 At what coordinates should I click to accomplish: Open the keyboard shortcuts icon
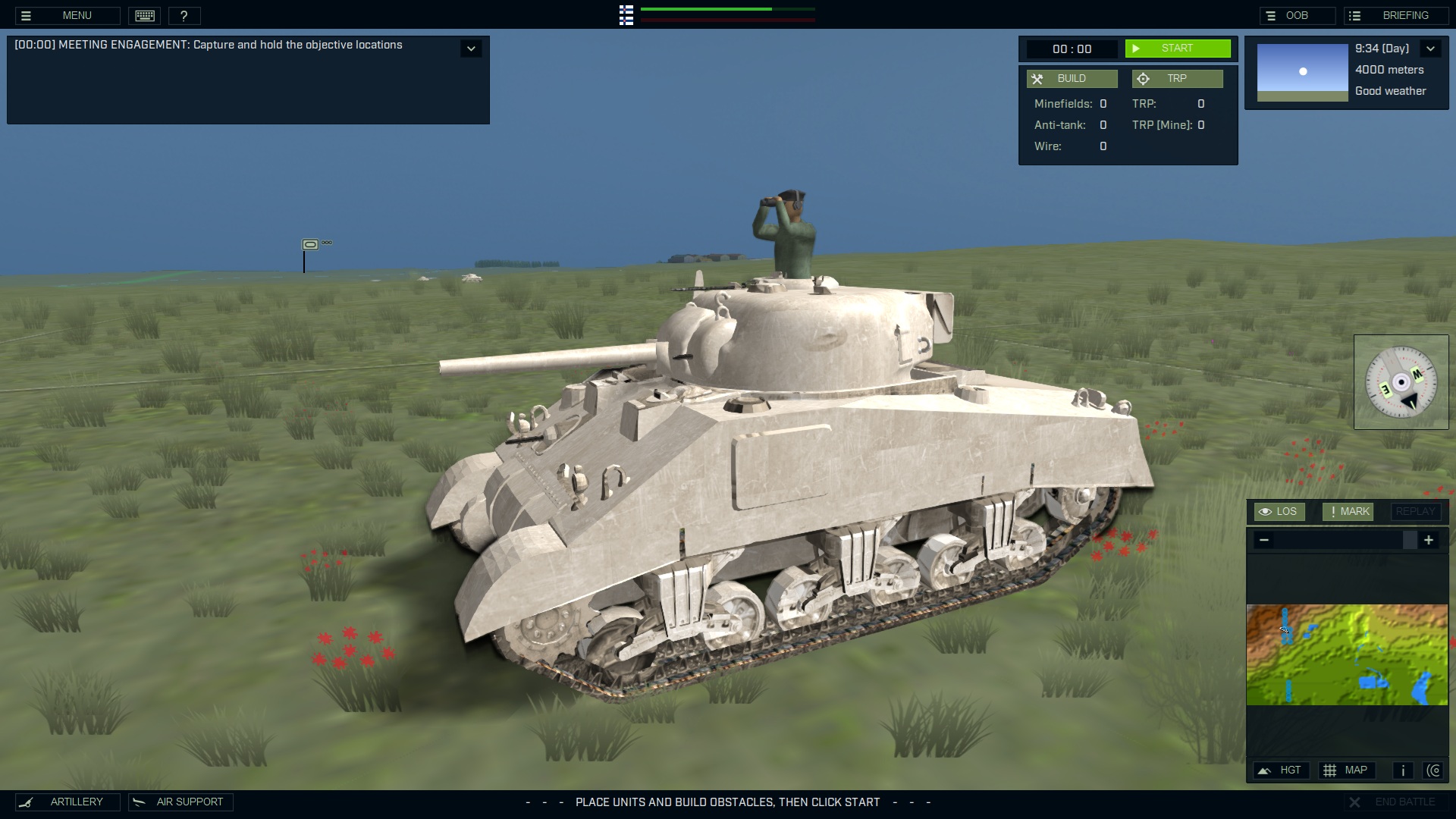coord(144,15)
